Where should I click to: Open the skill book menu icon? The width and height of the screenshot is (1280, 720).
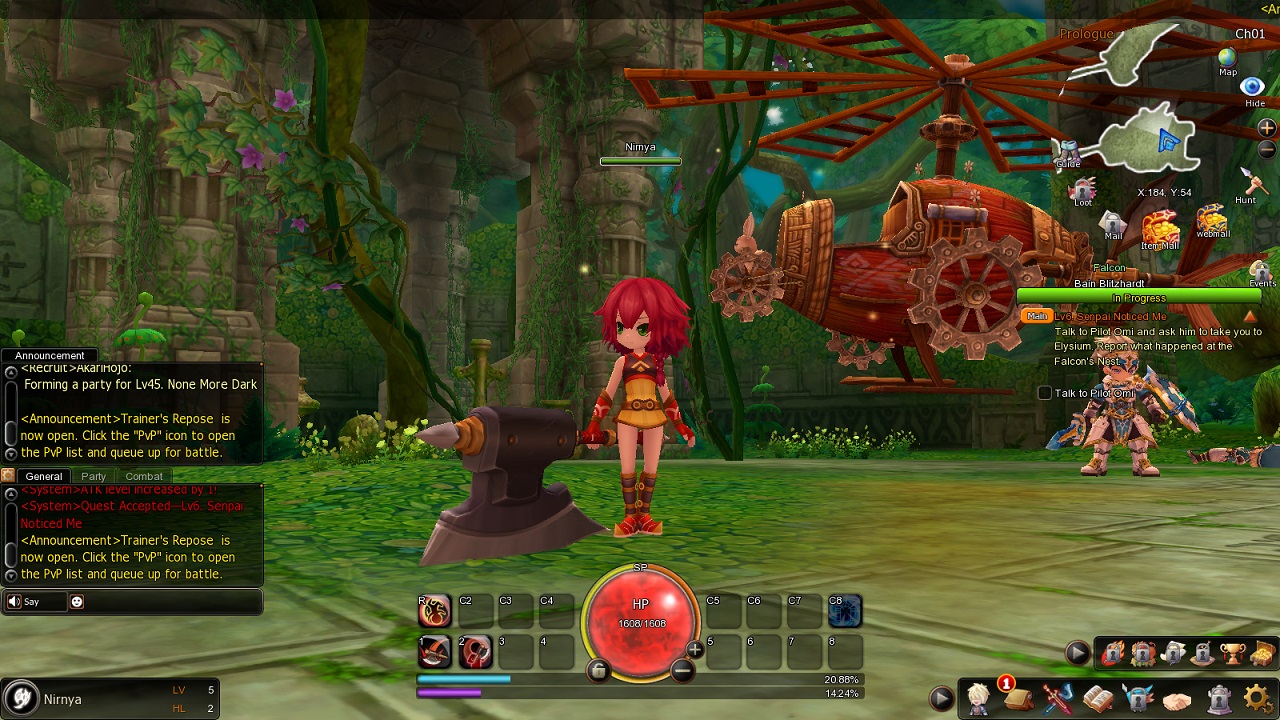pos(1098,698)
